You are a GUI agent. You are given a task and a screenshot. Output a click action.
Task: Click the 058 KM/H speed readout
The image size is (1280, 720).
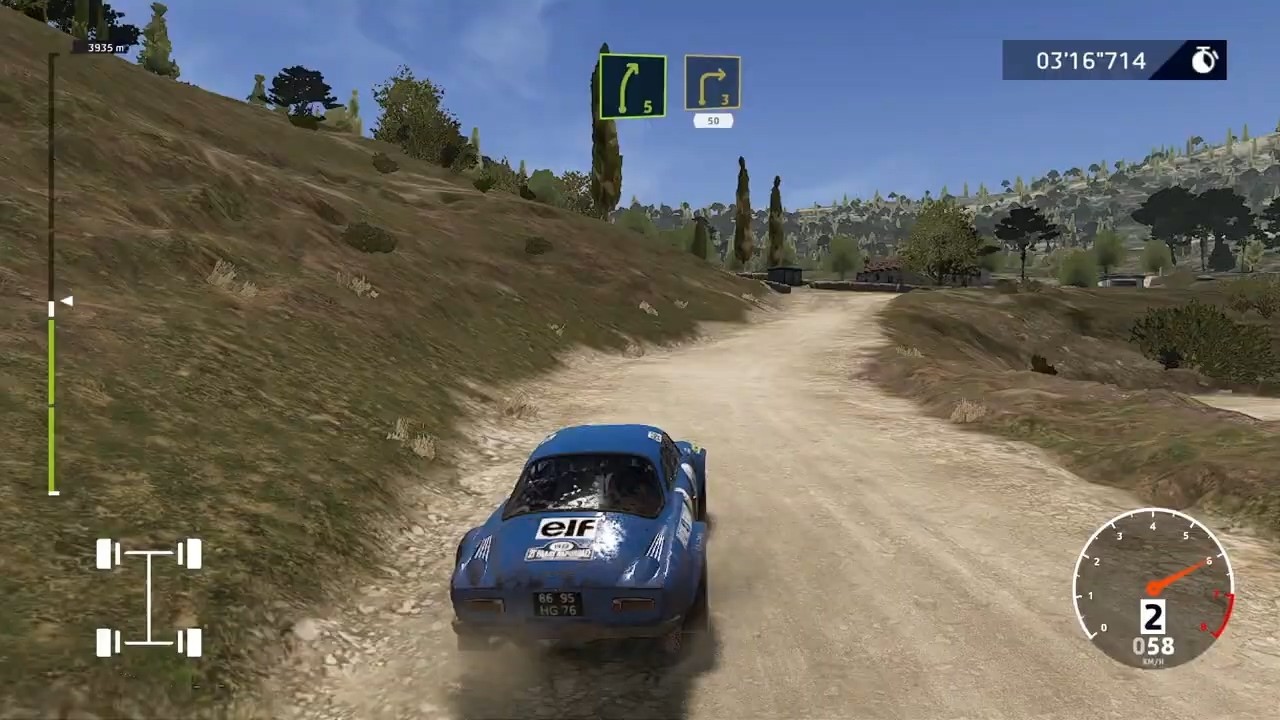(x=1152, y=647)
